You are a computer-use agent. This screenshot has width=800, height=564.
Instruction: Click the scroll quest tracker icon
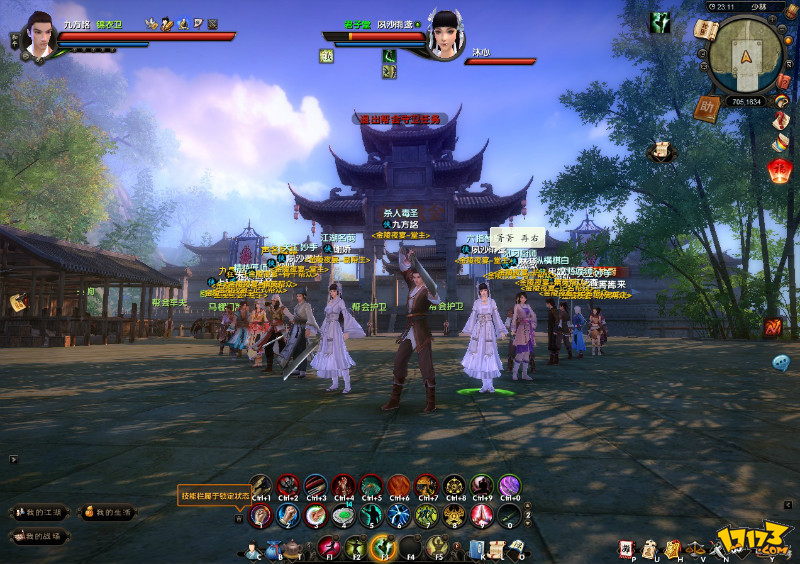(660, 152)
